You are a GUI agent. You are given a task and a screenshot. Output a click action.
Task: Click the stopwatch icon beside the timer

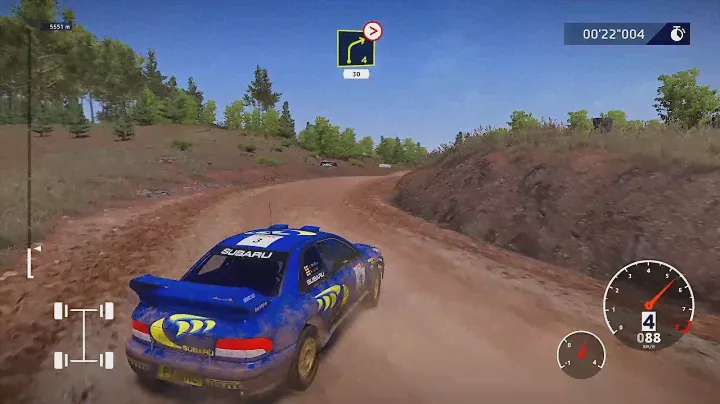click(677, 34)
